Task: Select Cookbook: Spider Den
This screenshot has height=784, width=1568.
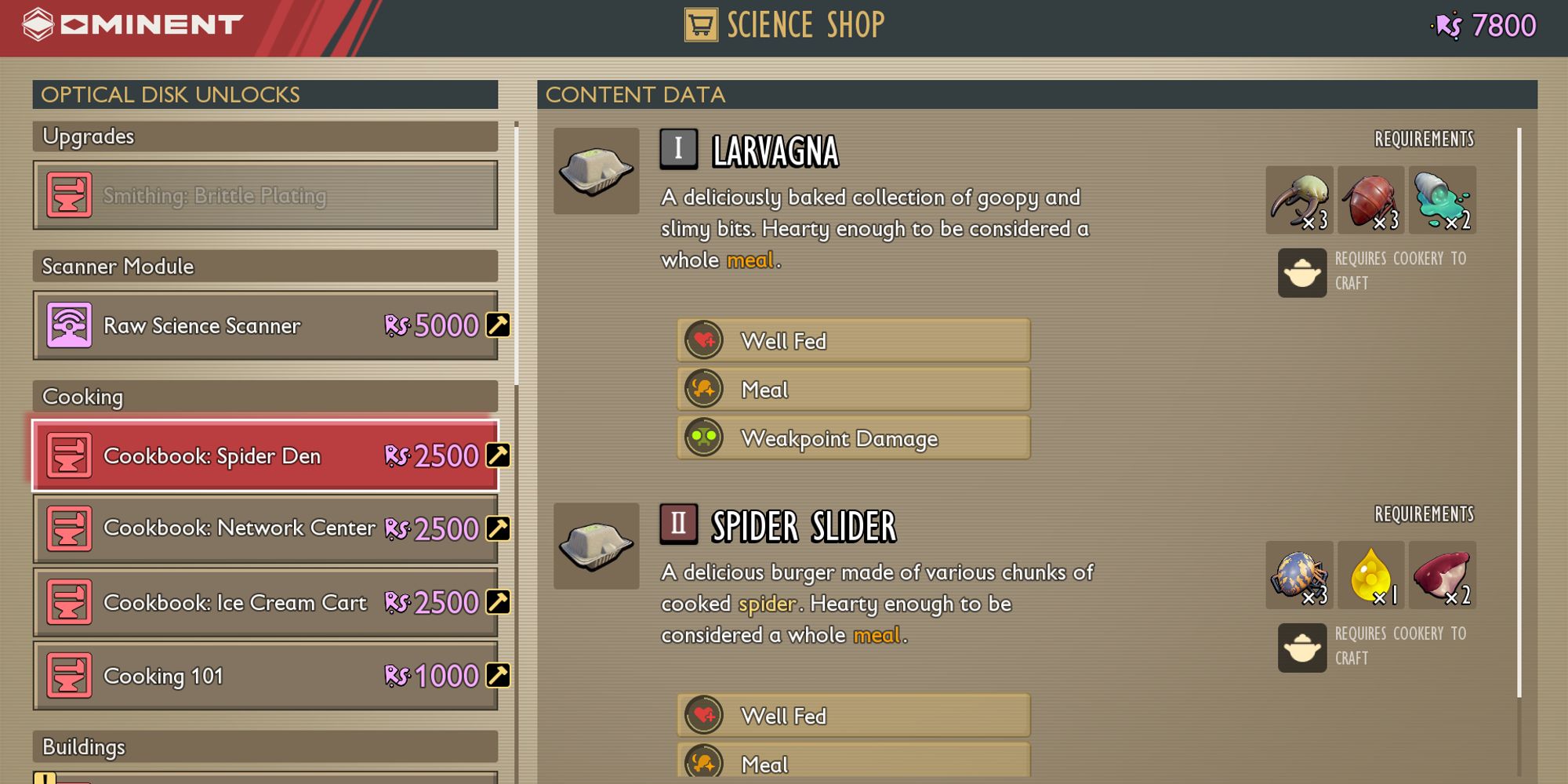Action: coord(265,456)
